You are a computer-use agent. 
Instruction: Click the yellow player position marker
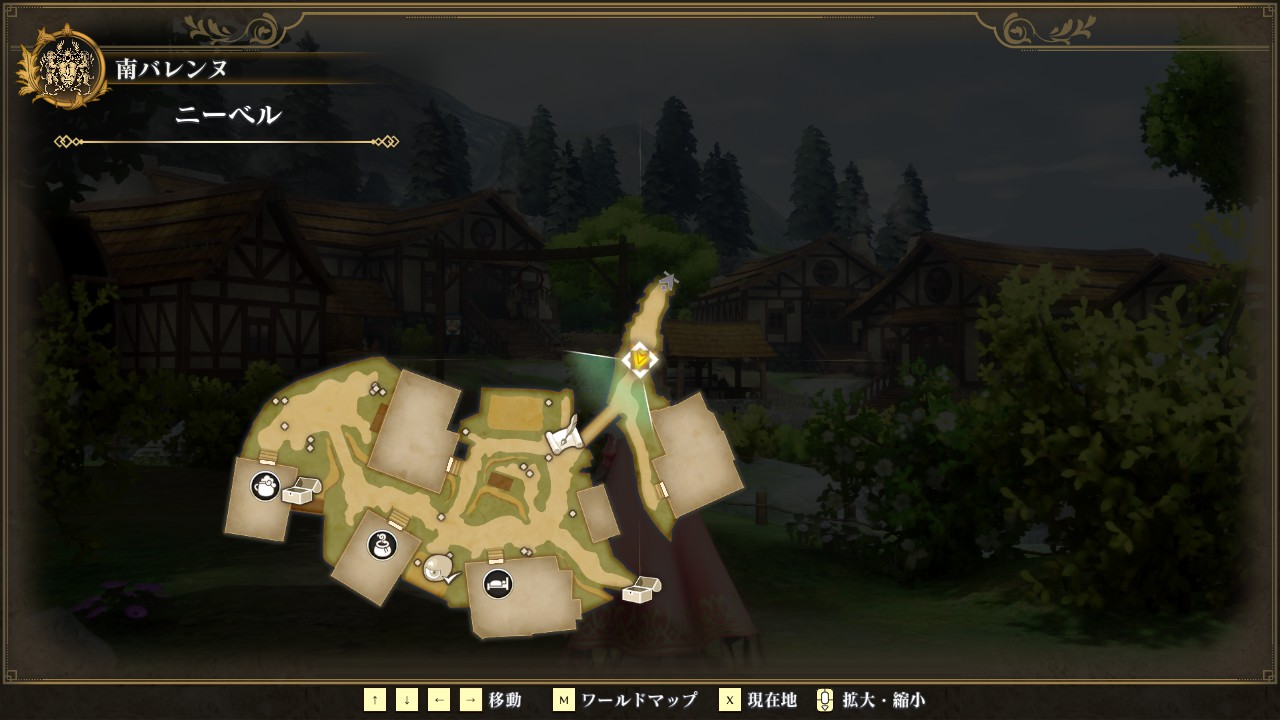[640, 359]
